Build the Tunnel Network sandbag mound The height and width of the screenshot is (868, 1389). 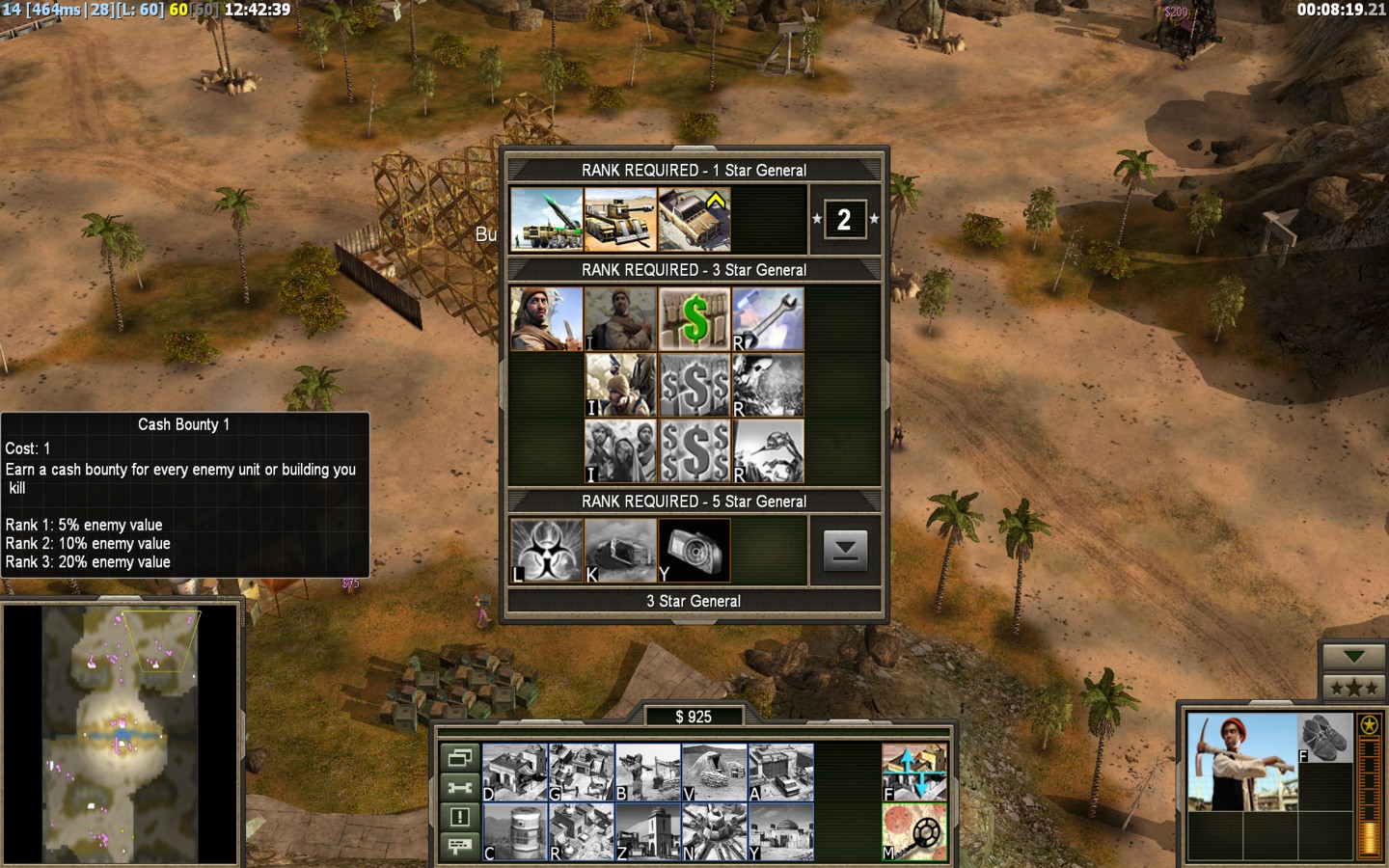point(715,773)
